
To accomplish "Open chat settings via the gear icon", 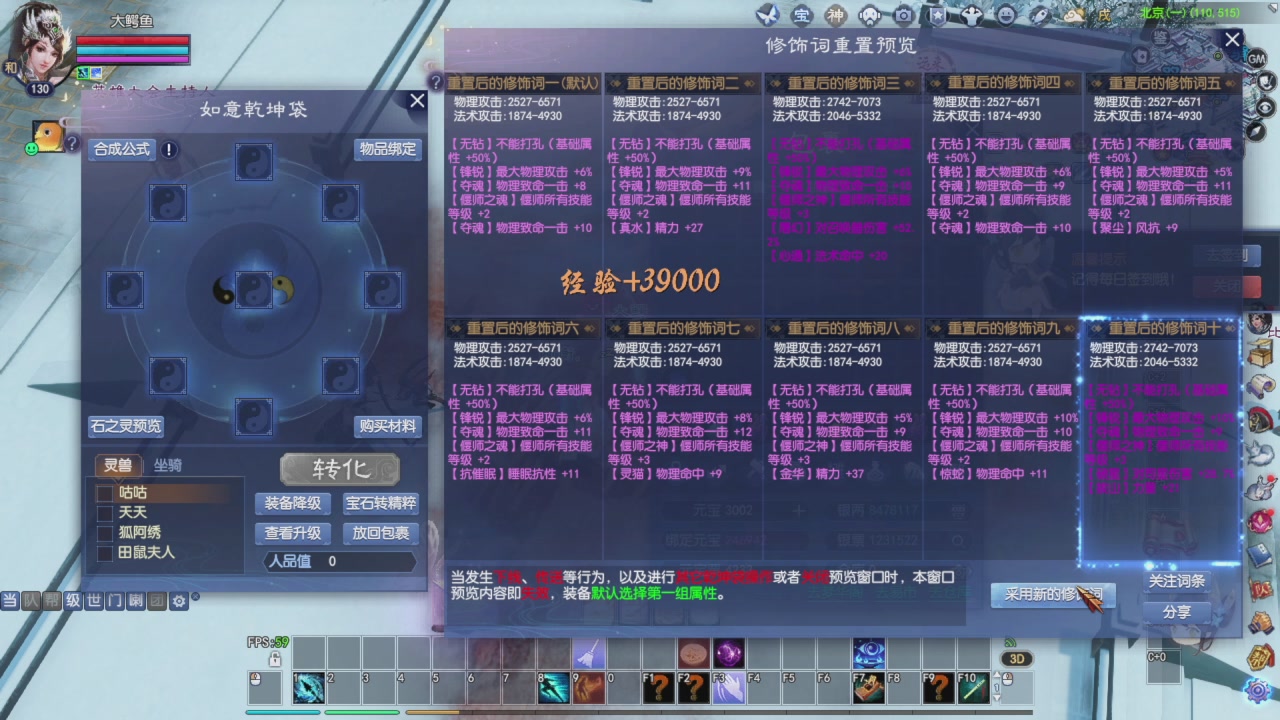I will click(178, 601).
